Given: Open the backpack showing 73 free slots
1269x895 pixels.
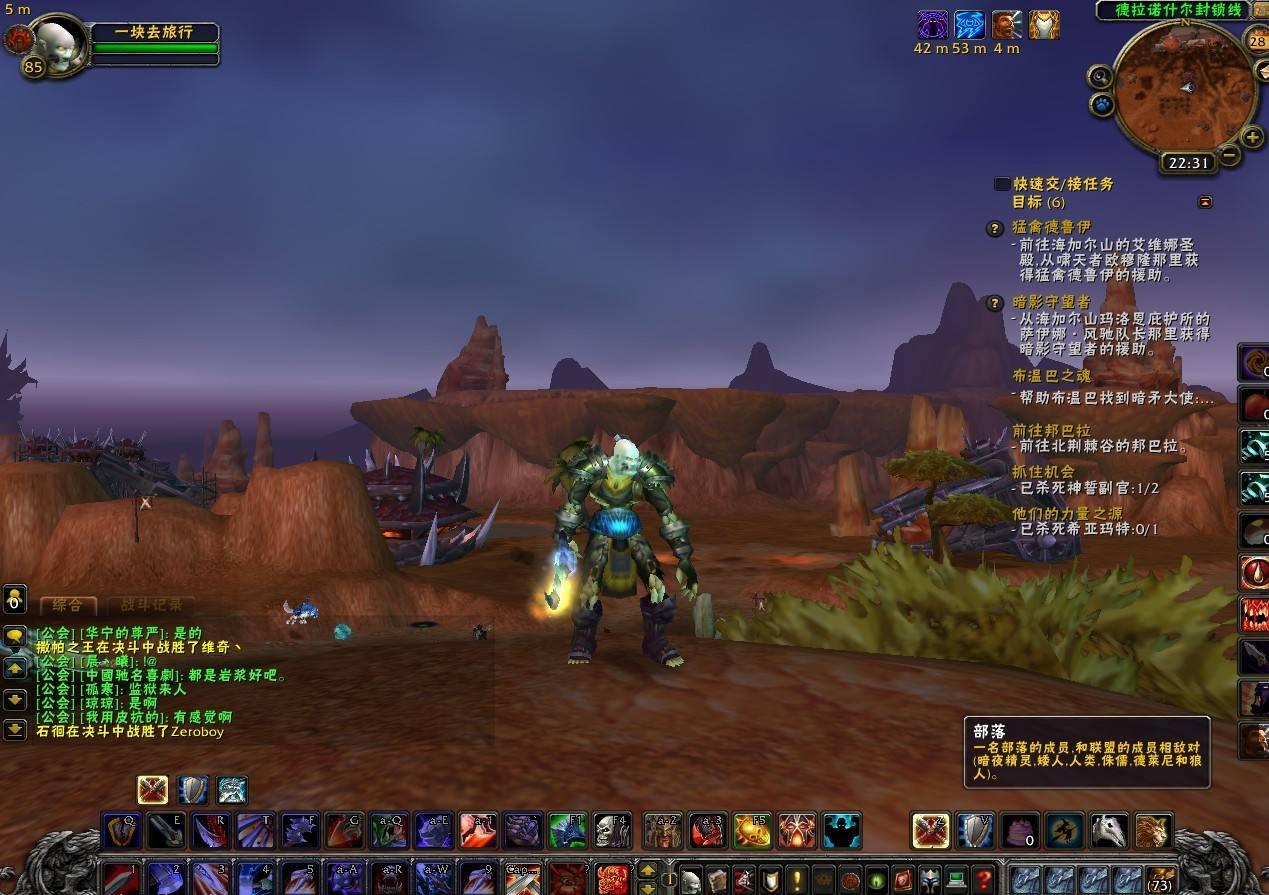Looking at the screenshot, I should point(1159,879).
